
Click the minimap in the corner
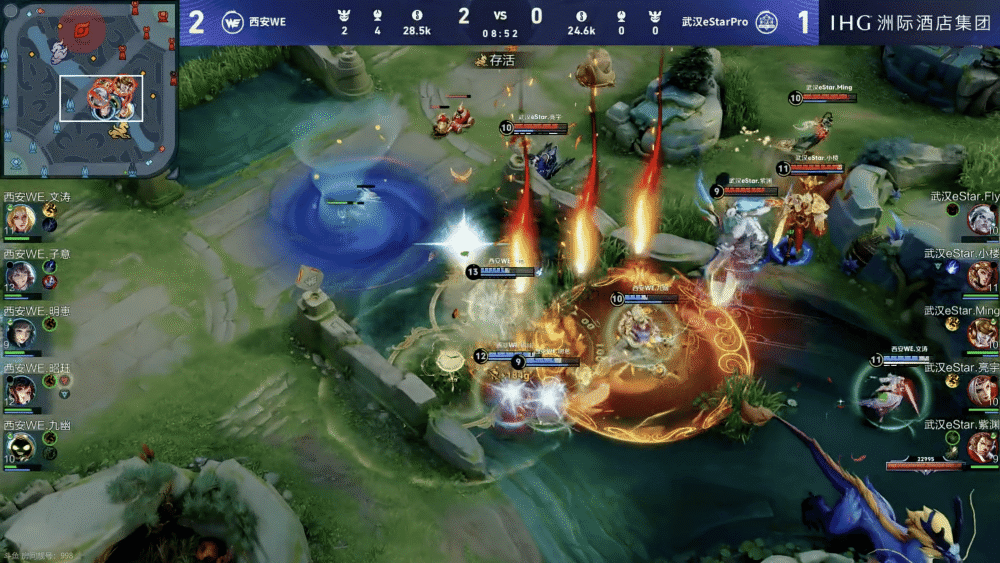tap(88, 88)
